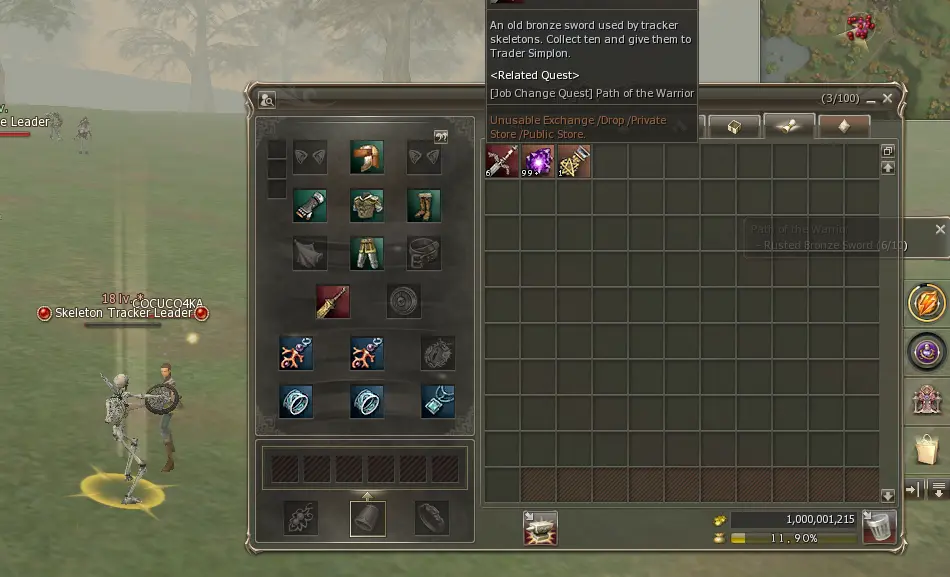Minimize the inventory window
Image resolution: width=950 pixels, height=577 pixels.
click(x=871, y=99)
